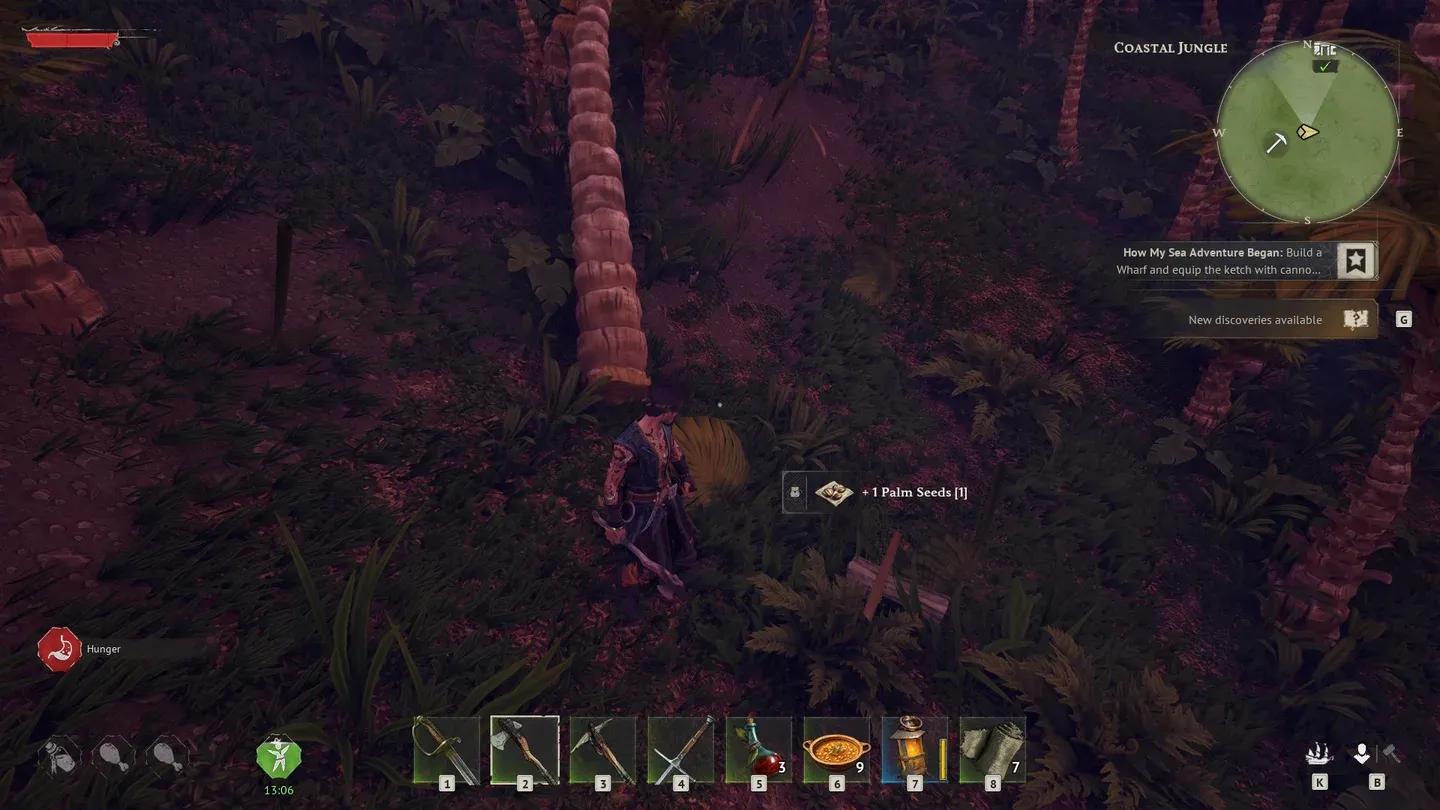Select the crossed swords hotbar slot
The image size is (1440, 810).
point(680,750)
